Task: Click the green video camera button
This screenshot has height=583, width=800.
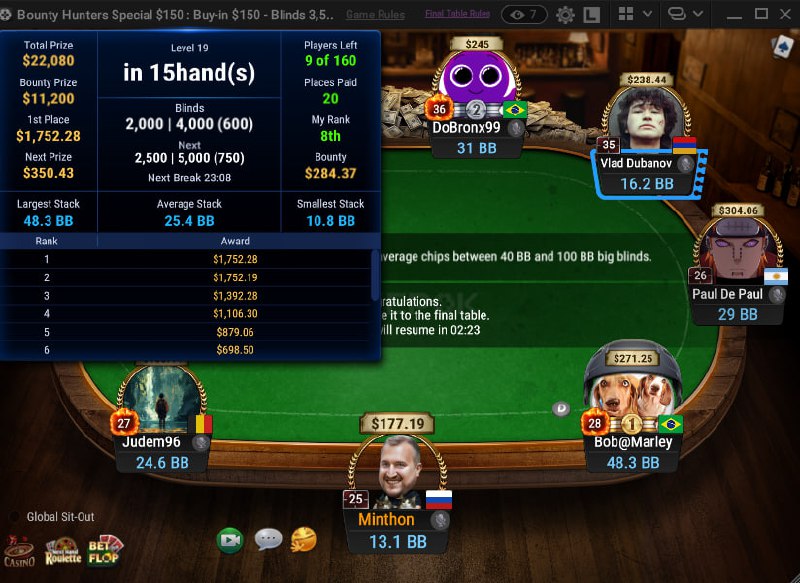Action: coord(231,540)
